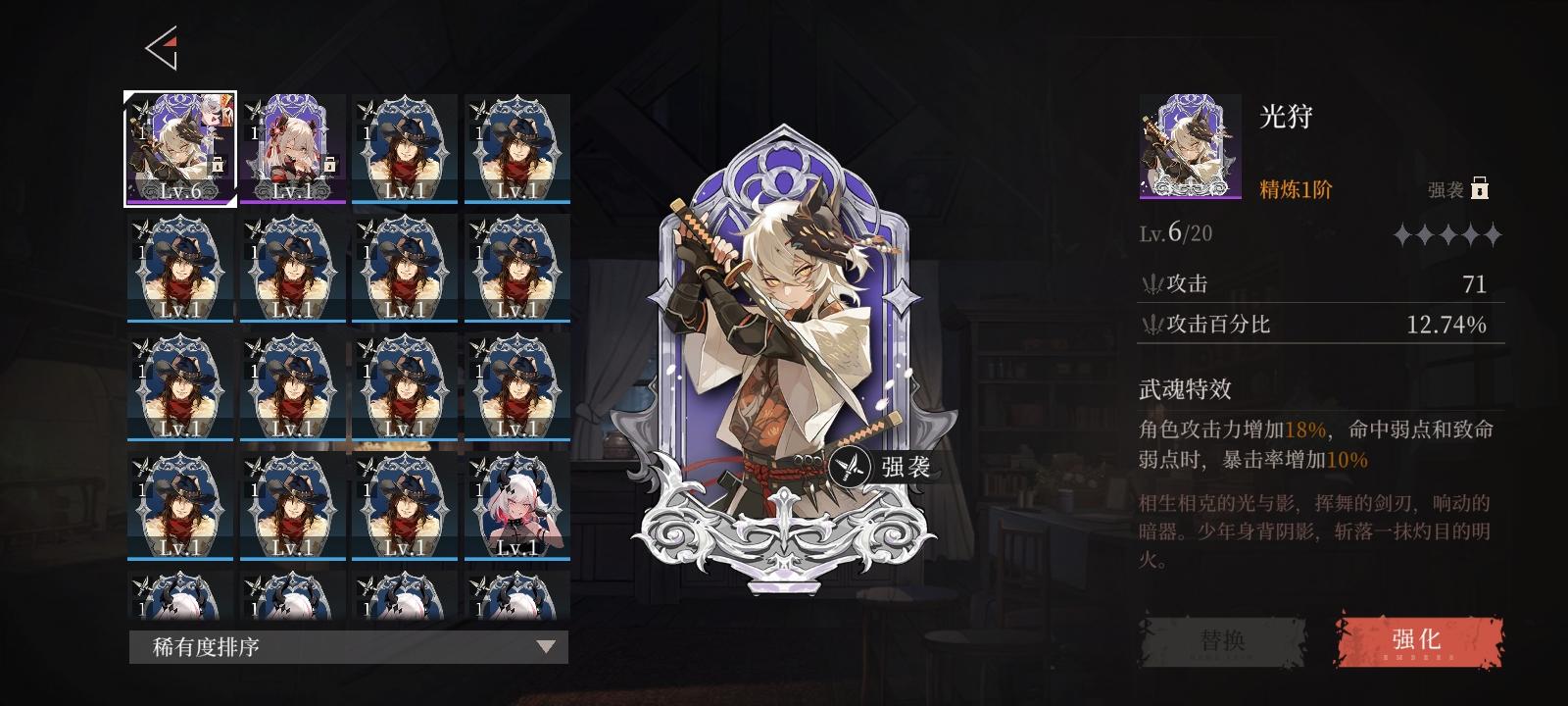Toggle the lock on the Lv.6 weapon spirit card
The height and width of the screenshot is (706, 1568).
pyautogui.click(x=220, y=169)
